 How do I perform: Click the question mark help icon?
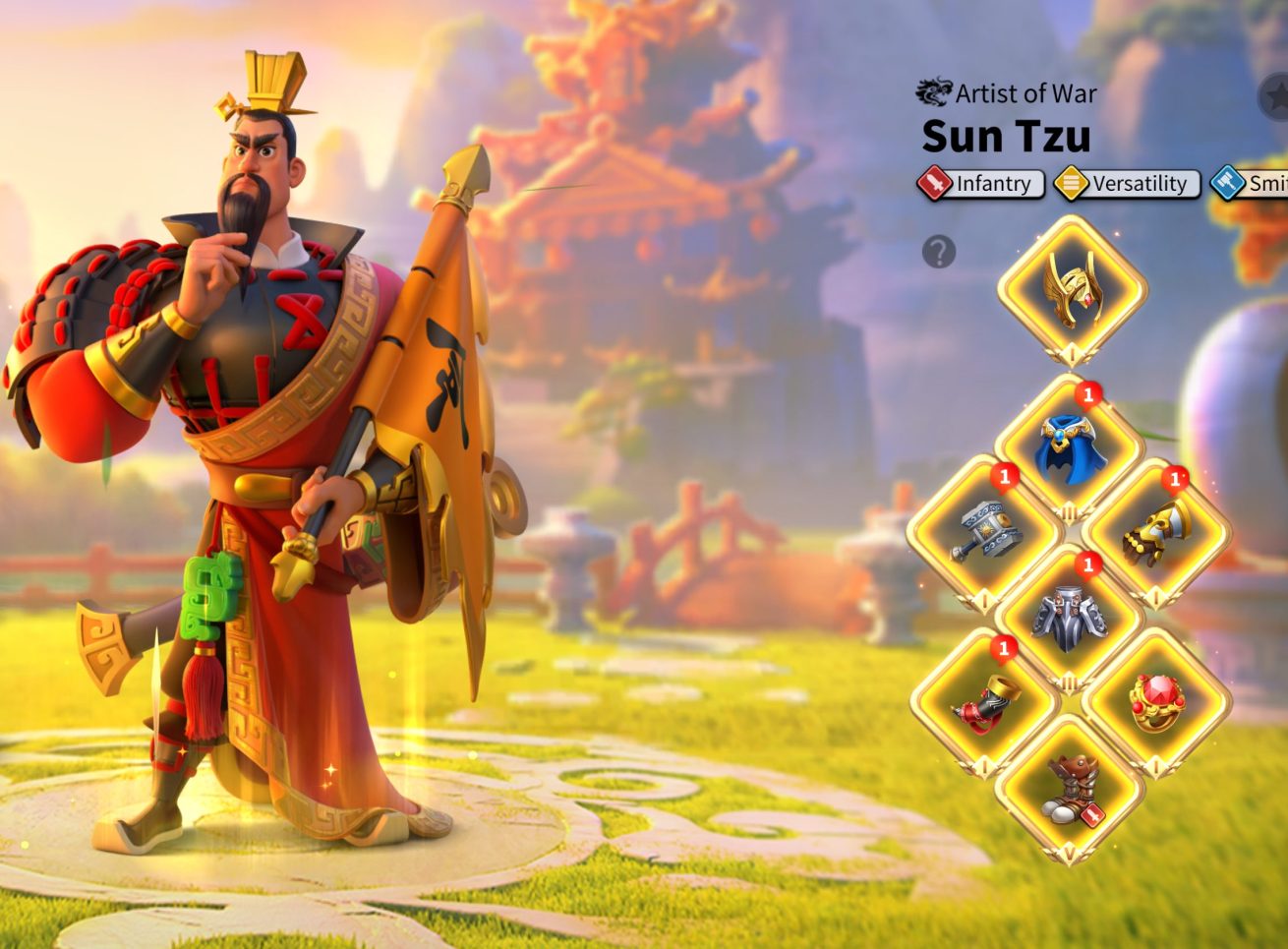[939, 253]
